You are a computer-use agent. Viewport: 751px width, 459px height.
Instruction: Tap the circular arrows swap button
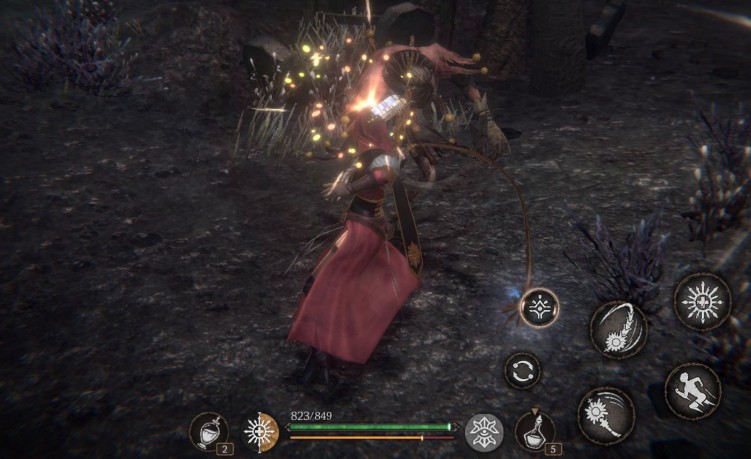pos(522,370)
